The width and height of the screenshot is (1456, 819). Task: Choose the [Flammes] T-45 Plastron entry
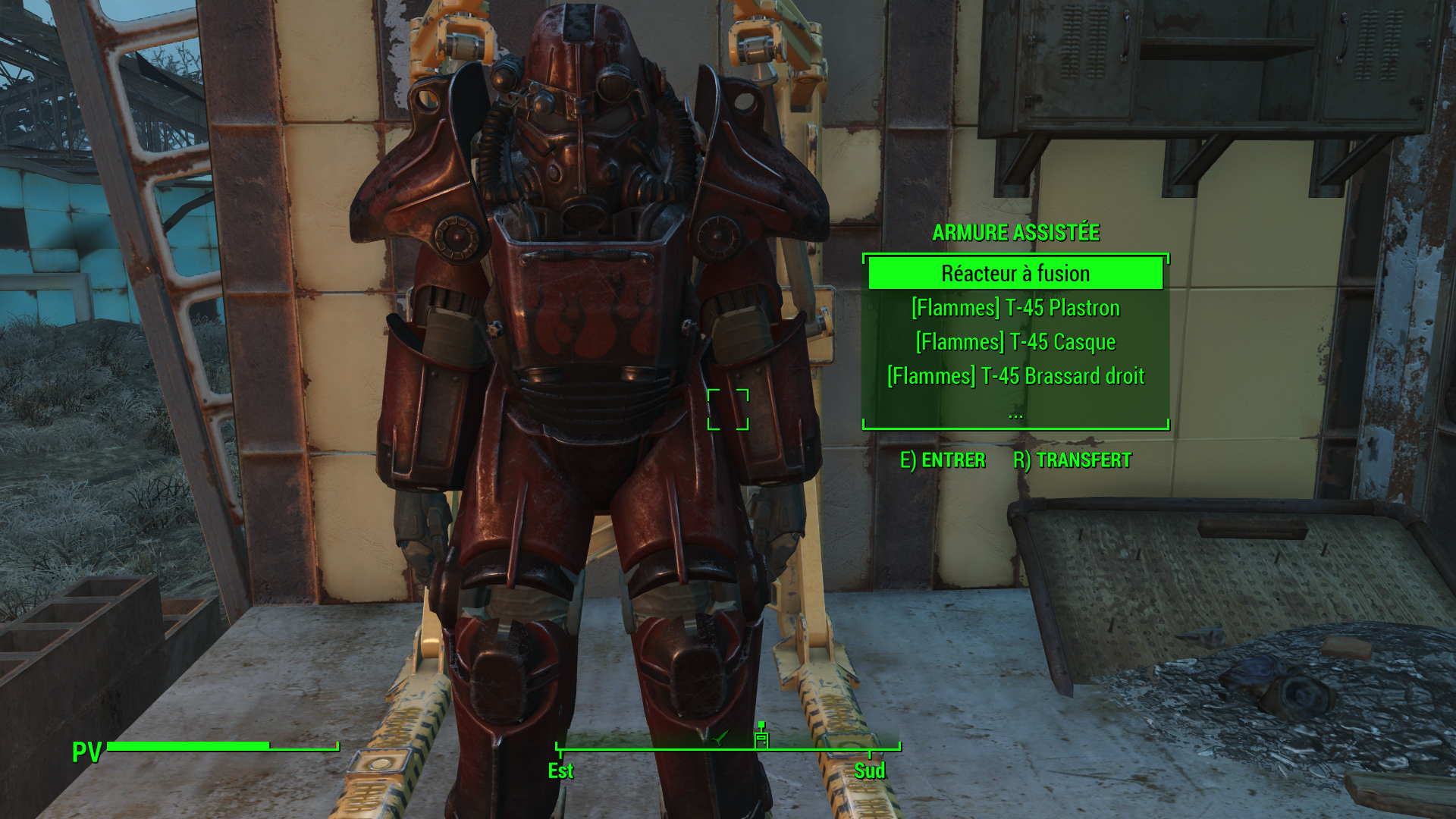1015,308
